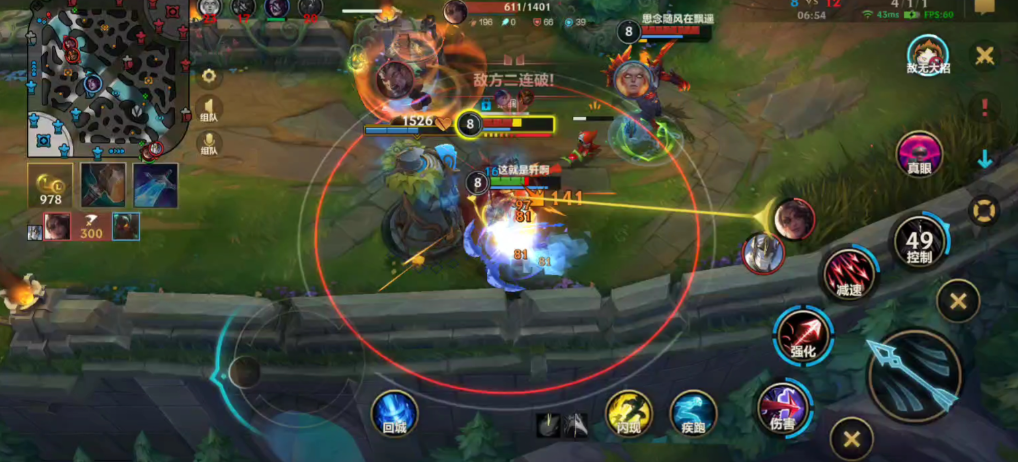Open the shop via the 978 gold button
The height and width of the screenshot is (462, 1018).
pos(49,186)
